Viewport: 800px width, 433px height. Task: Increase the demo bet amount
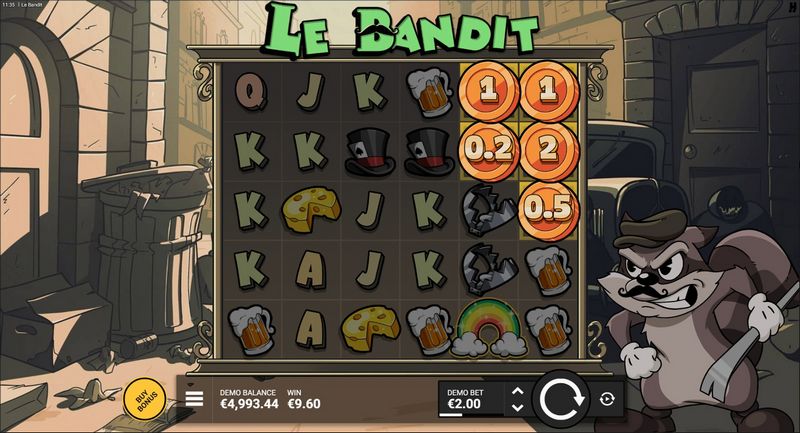(517, 391)
